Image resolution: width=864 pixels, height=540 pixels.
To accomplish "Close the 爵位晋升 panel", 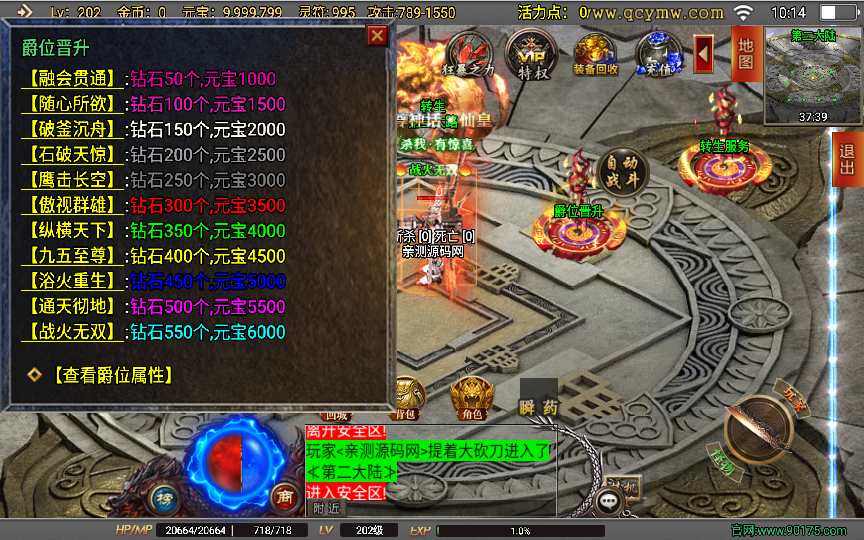I will click(x=377, y=36).
